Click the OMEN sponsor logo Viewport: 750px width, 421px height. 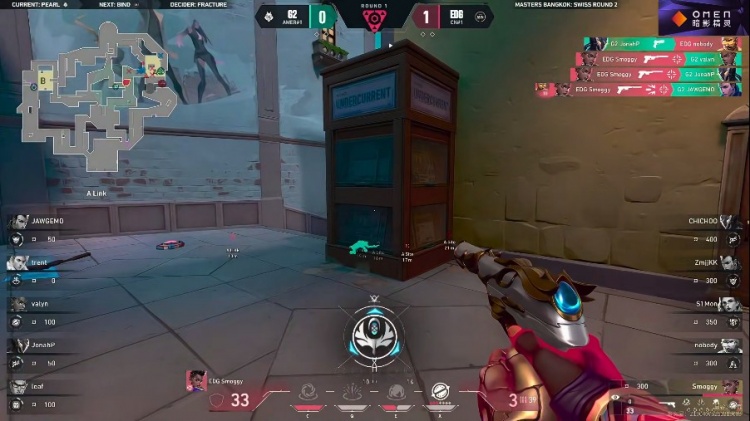click(704, 17)
